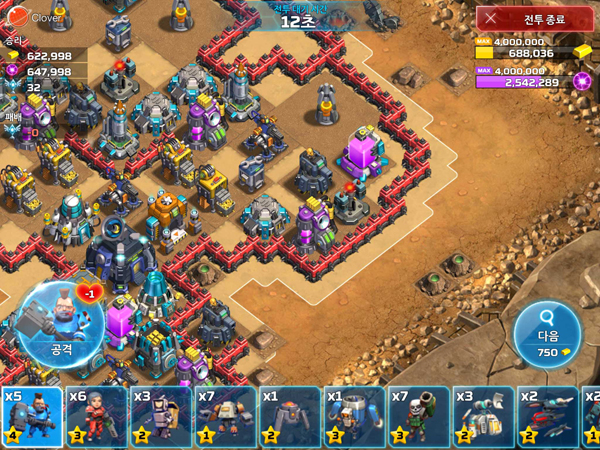The width and height of the screenshot is (600, 450).
Task: Choose the x6 red-suited soldier troop card
Action: pos(96,417)
